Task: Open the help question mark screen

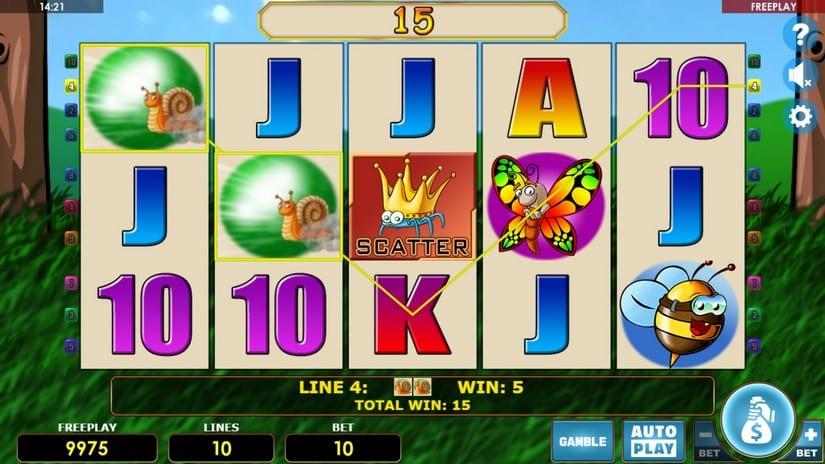Action: (800, 36)
